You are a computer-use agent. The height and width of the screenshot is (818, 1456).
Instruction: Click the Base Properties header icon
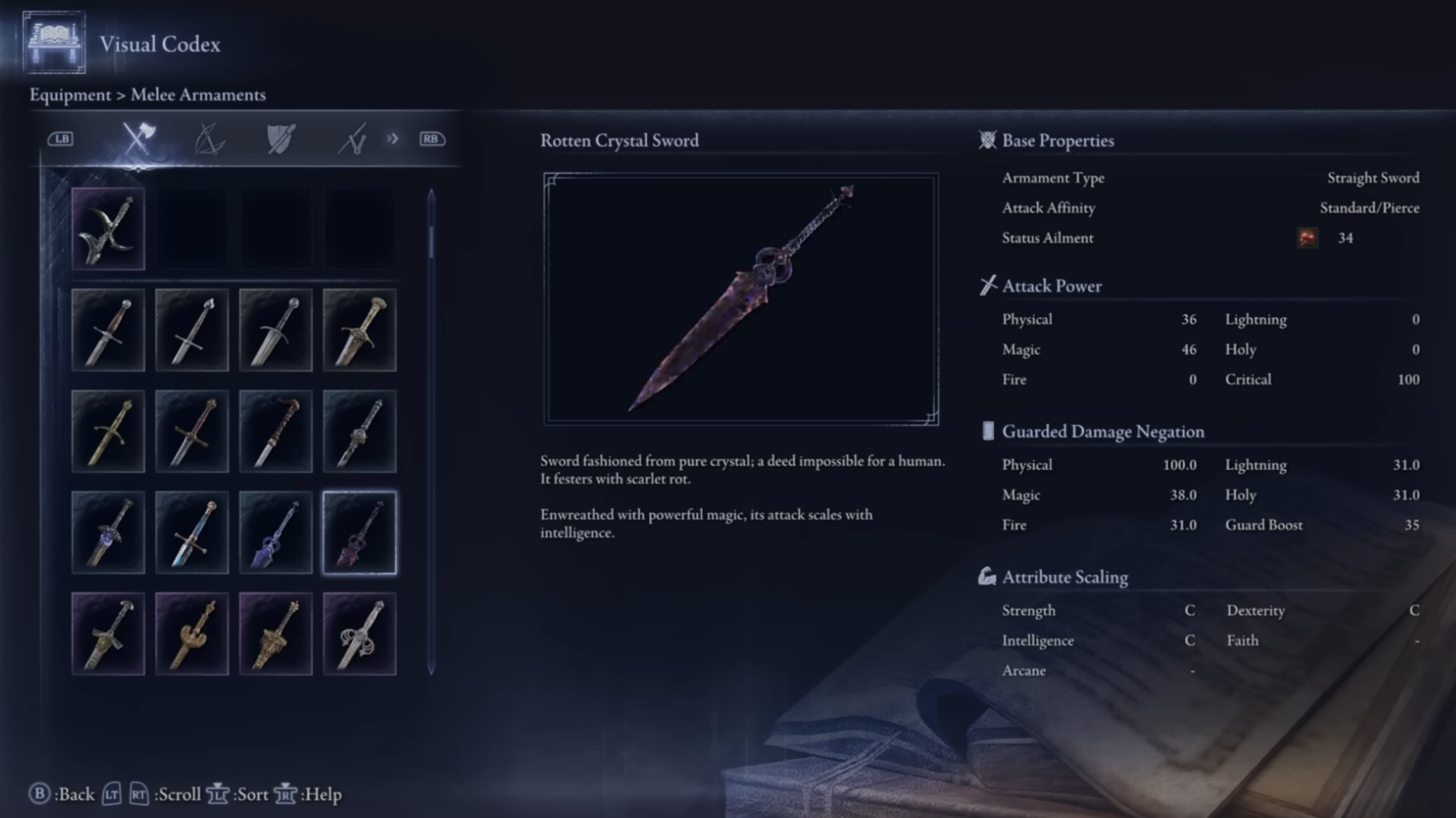point(987,140)
